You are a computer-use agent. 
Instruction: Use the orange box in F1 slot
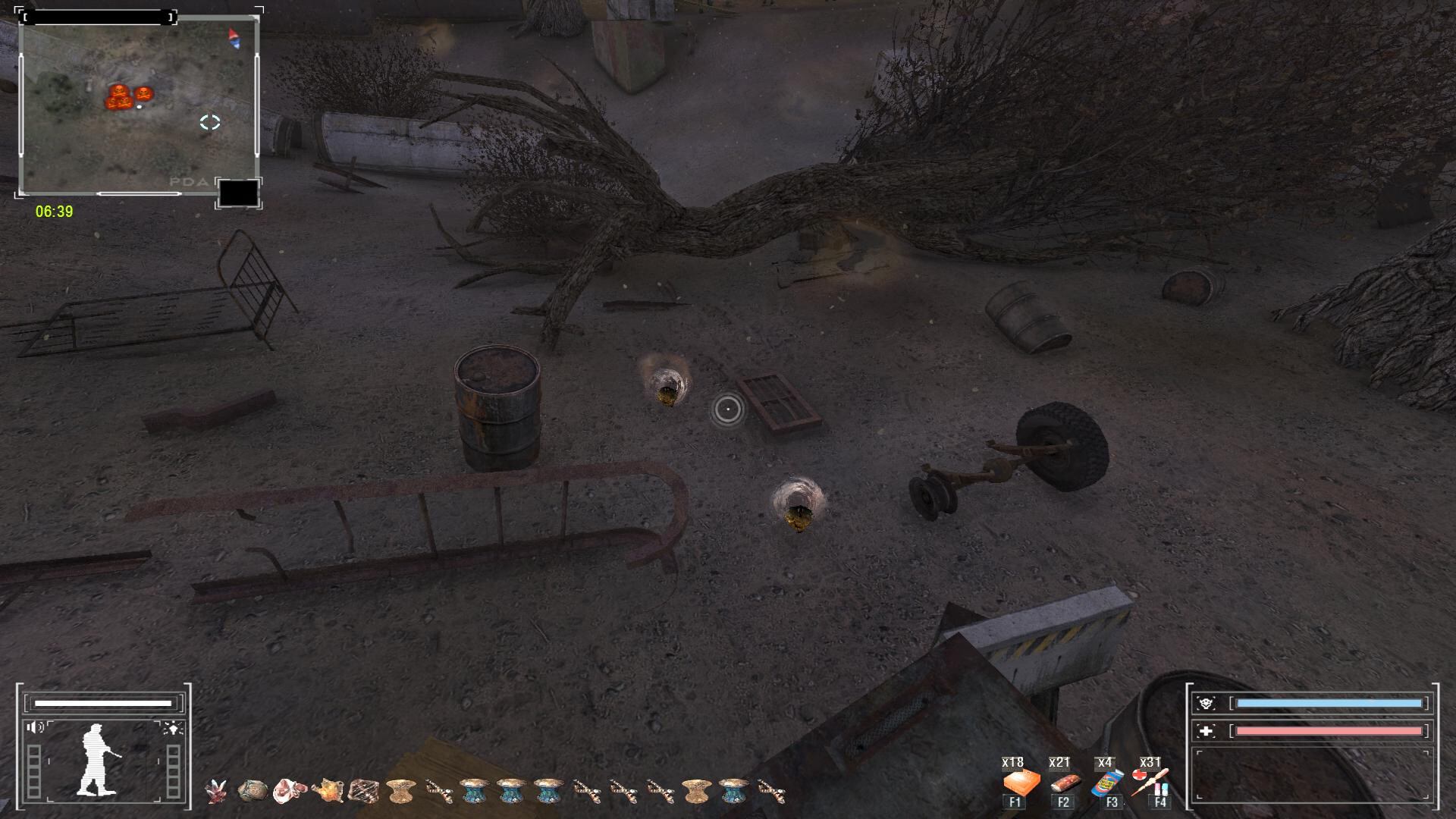[x=1020, y=782]
